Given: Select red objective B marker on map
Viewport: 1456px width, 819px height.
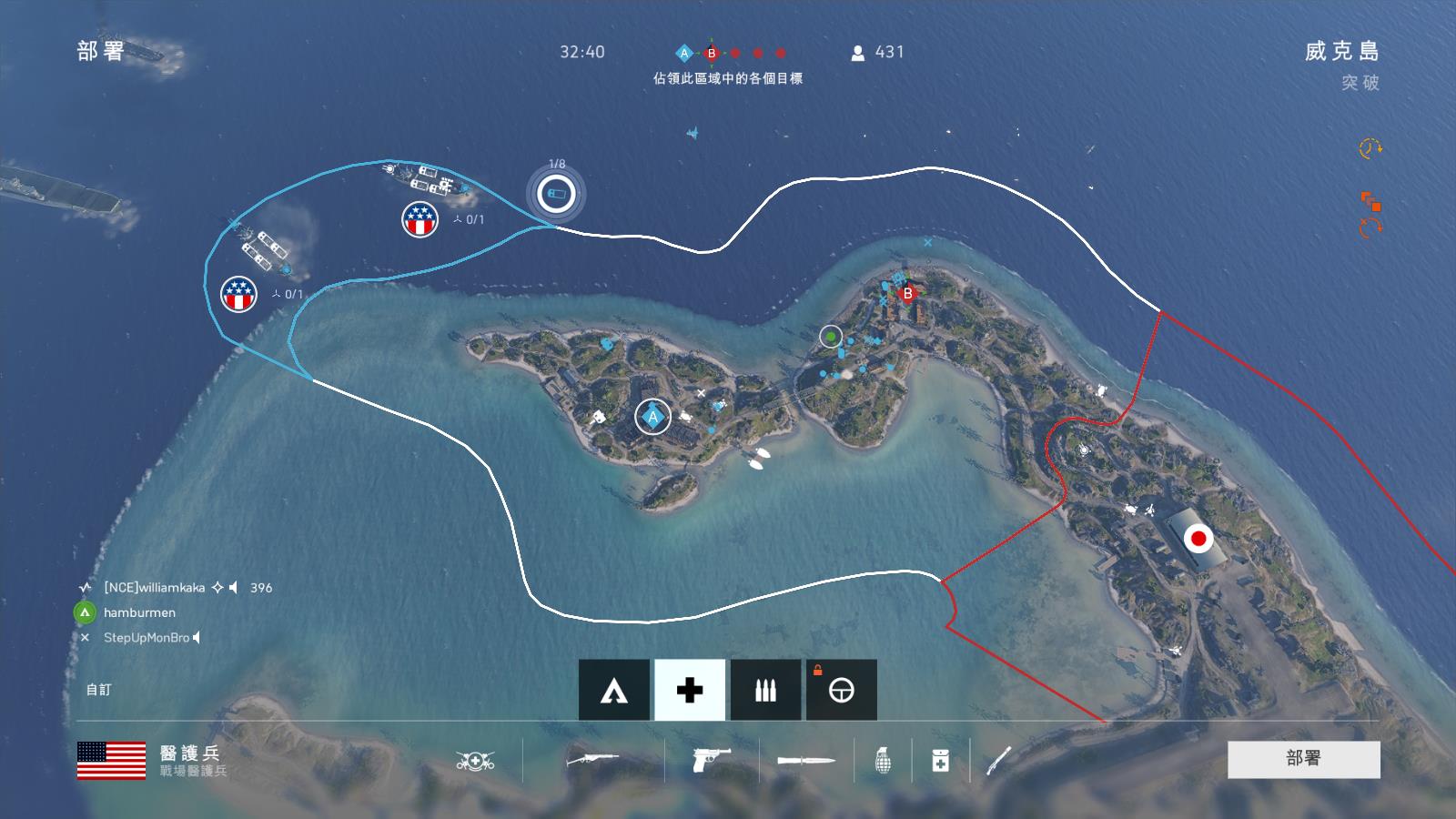Looking at the screenshot, I should click(x=906, y=293).
